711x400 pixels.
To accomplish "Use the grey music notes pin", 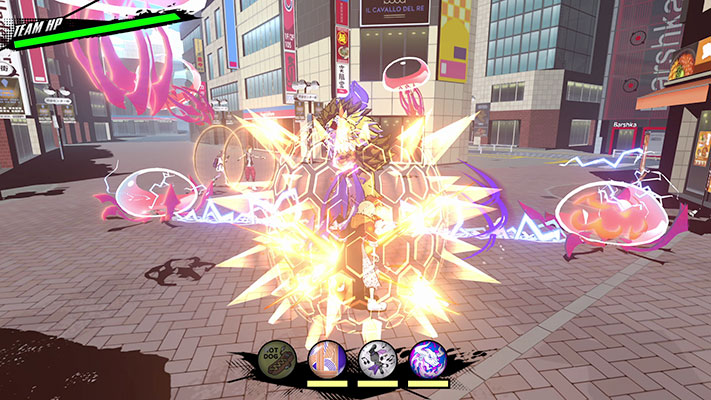I will tap(377, 357).
